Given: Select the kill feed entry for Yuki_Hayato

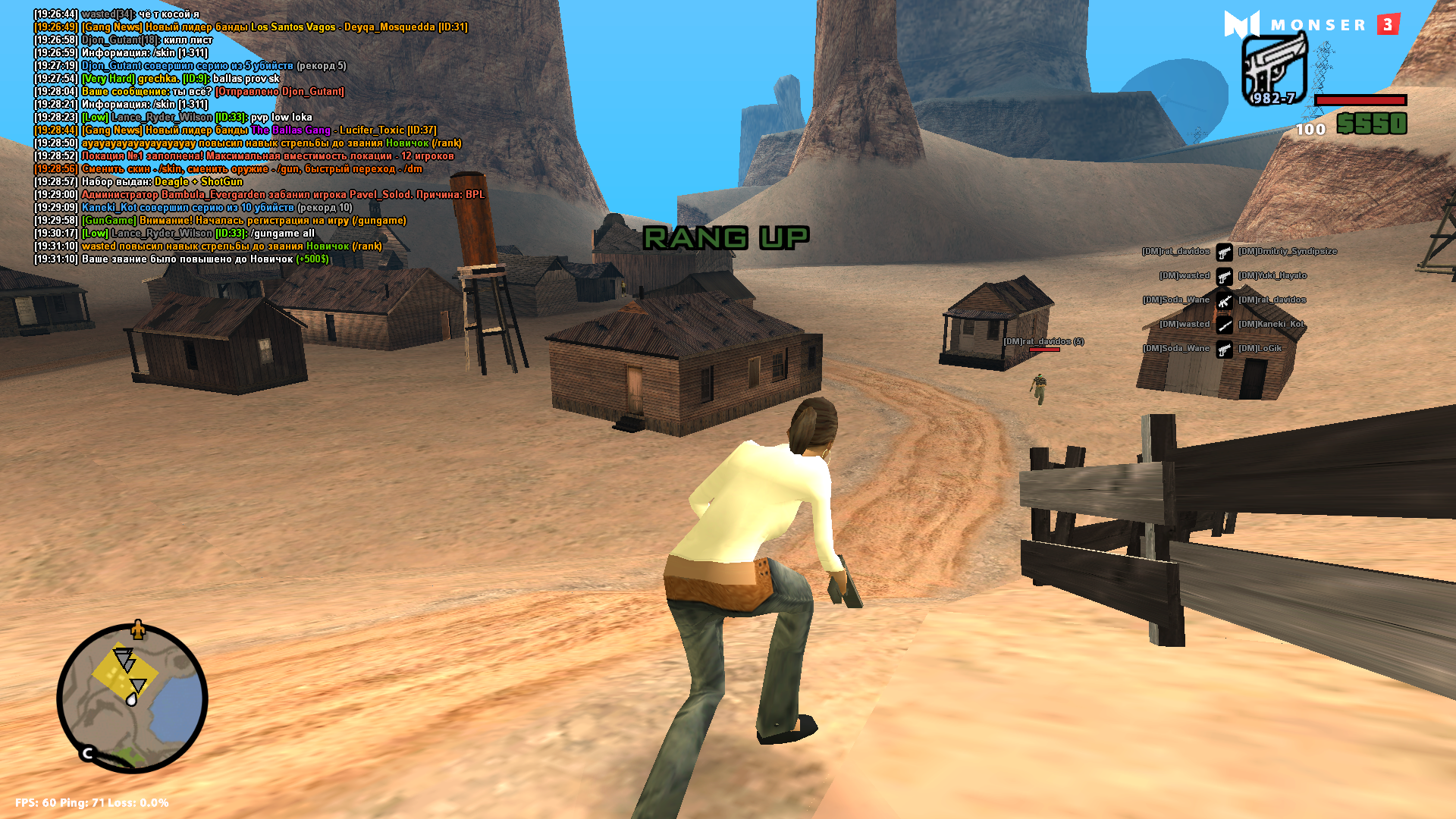Looking at the screenshot, I should [x=1272, y=276].
